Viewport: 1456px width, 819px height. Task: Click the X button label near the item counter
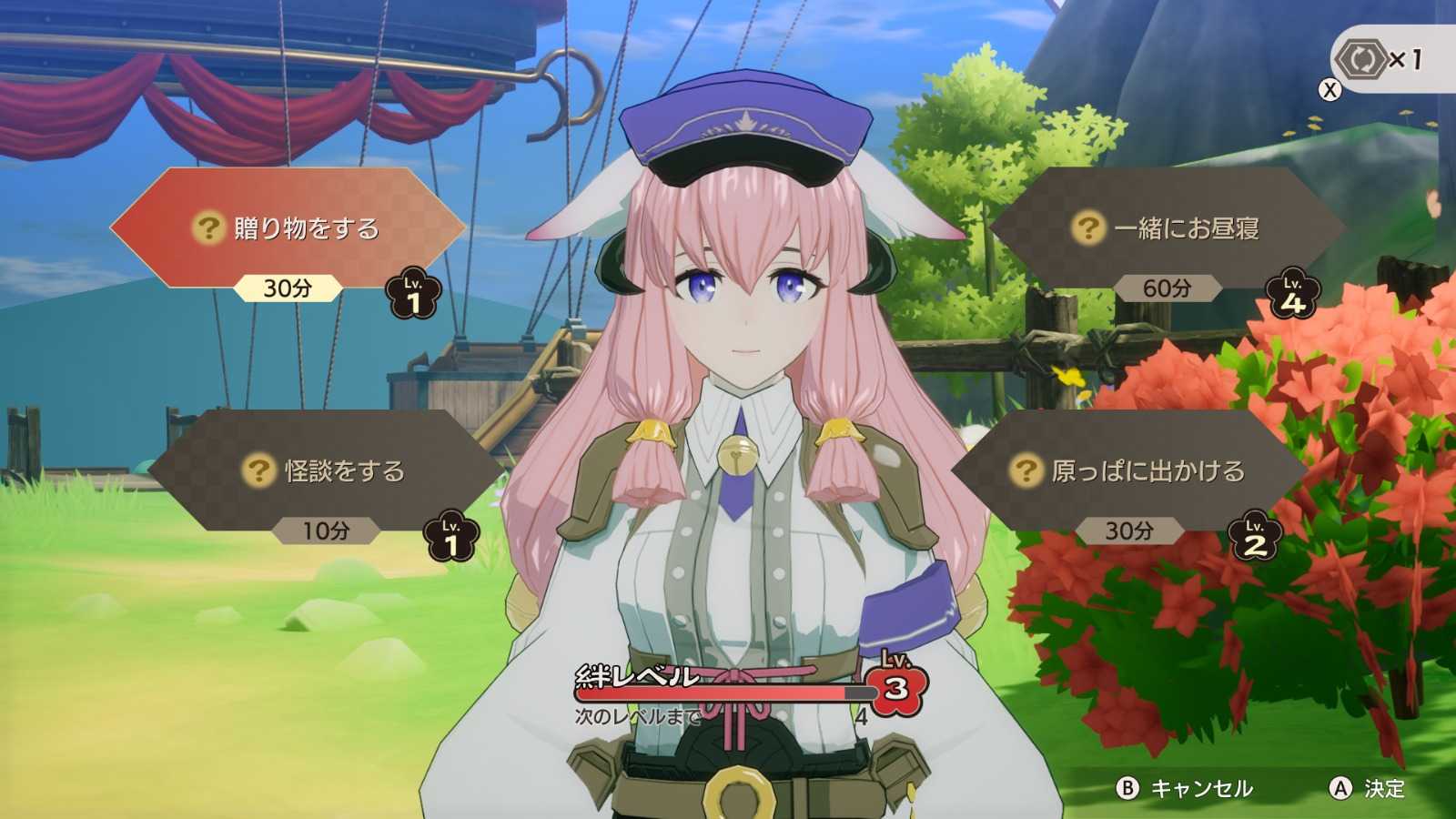pyautogui.click(x=1330, y=89)
